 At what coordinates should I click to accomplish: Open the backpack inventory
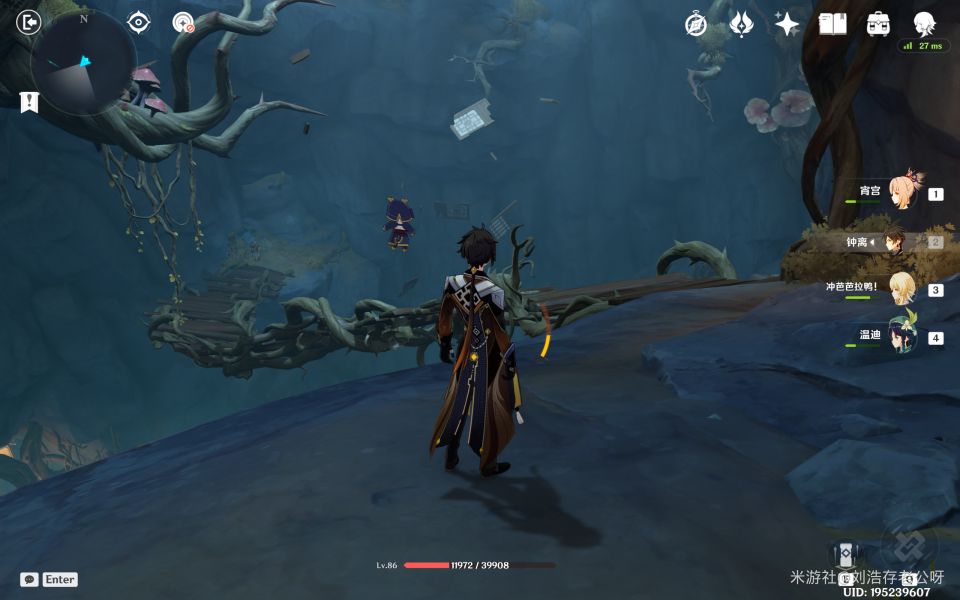(878, 24)
